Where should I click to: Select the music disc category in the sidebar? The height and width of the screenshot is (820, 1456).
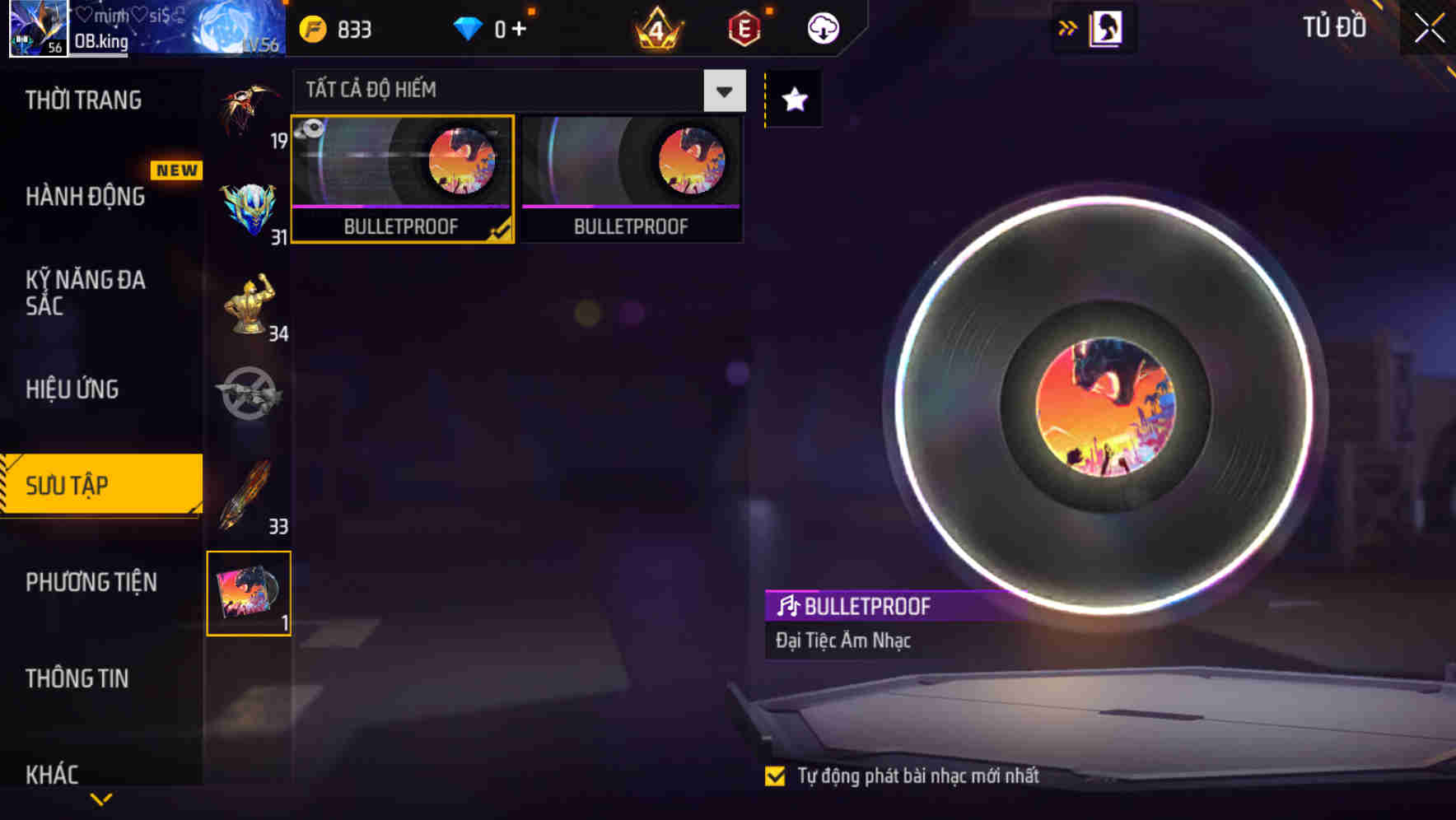pos(250,594)
